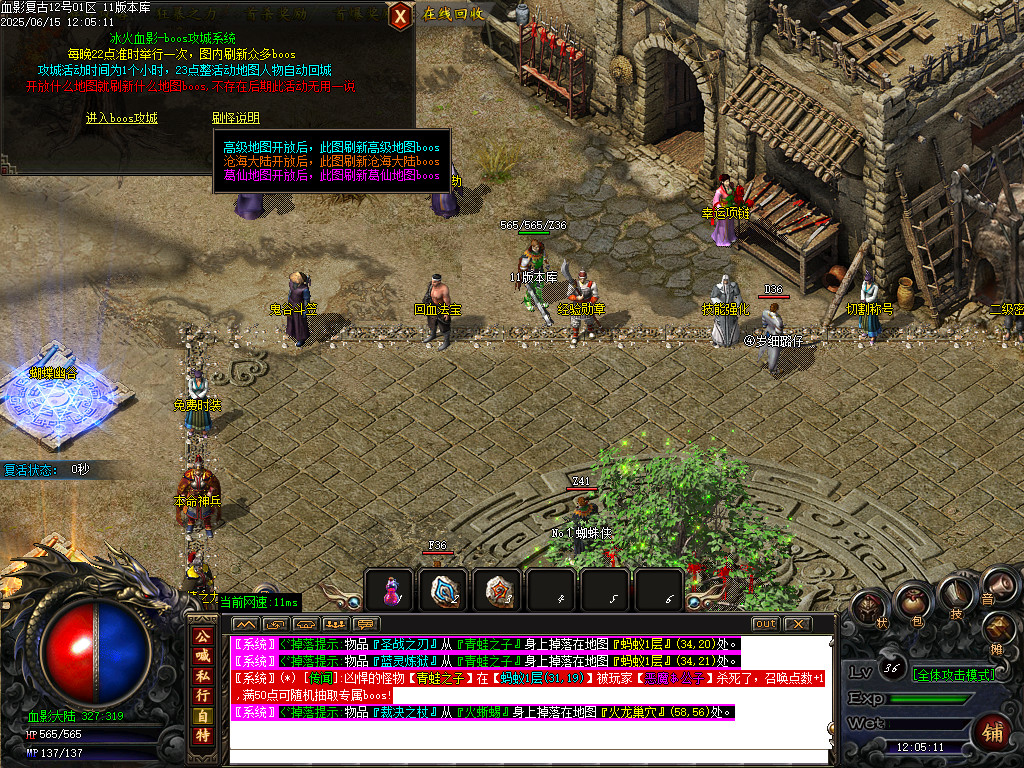1024x768 pixels.
Task: Switch to the 私 private chat channel
Action: point(203,675)
